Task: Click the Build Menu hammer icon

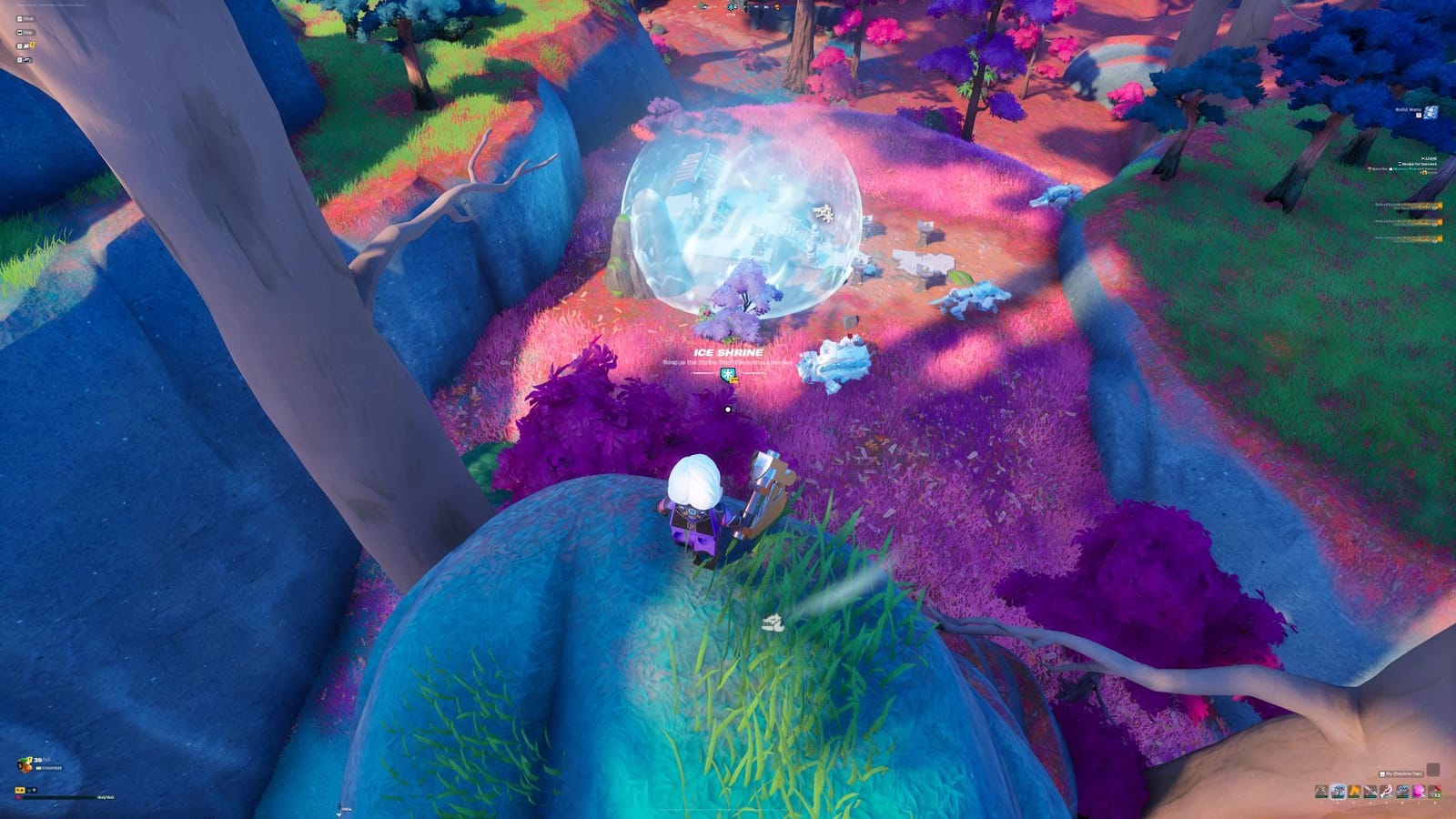Action: (x=1431, y=113)
